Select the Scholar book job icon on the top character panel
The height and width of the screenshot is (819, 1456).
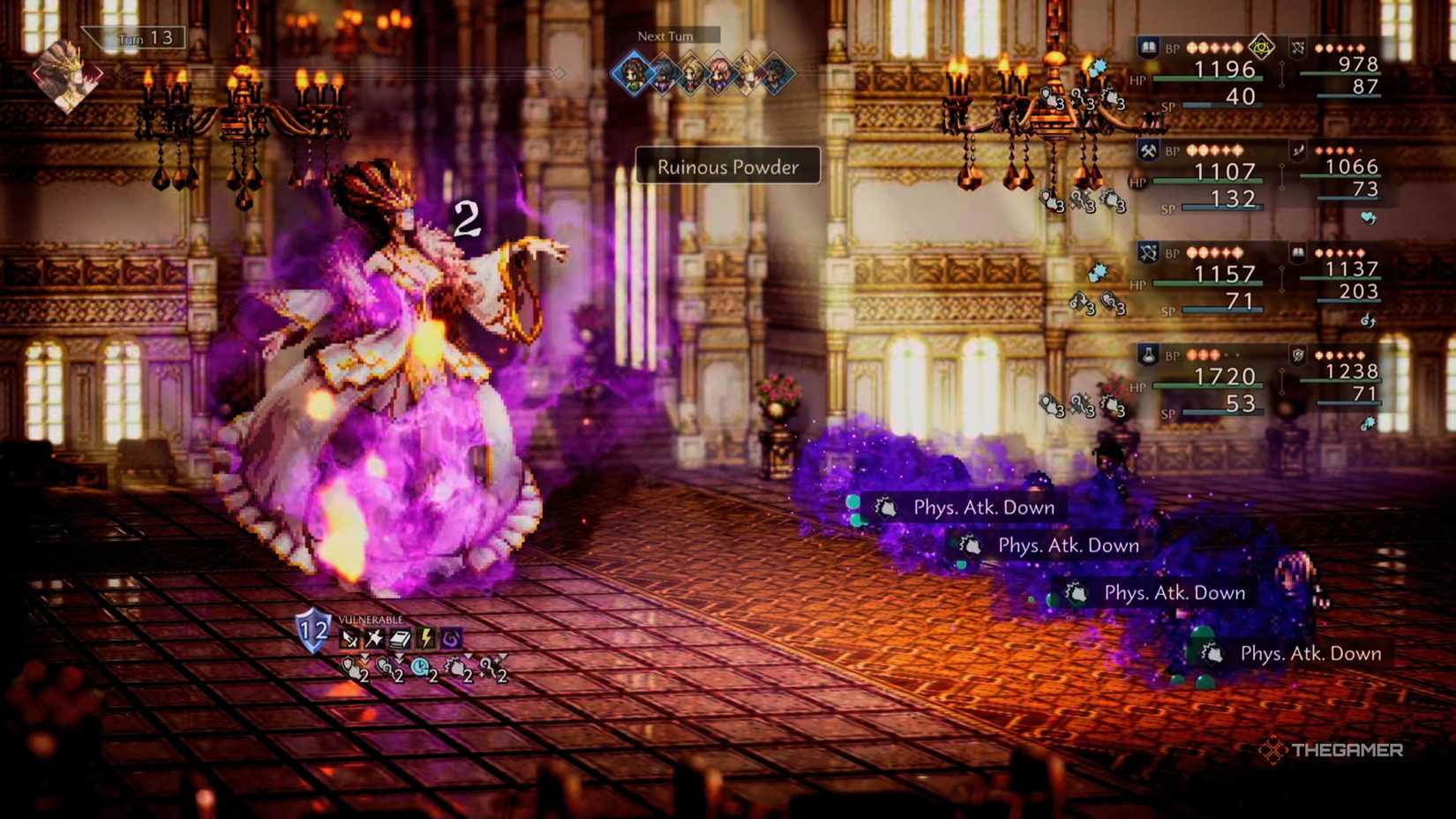1147,46
